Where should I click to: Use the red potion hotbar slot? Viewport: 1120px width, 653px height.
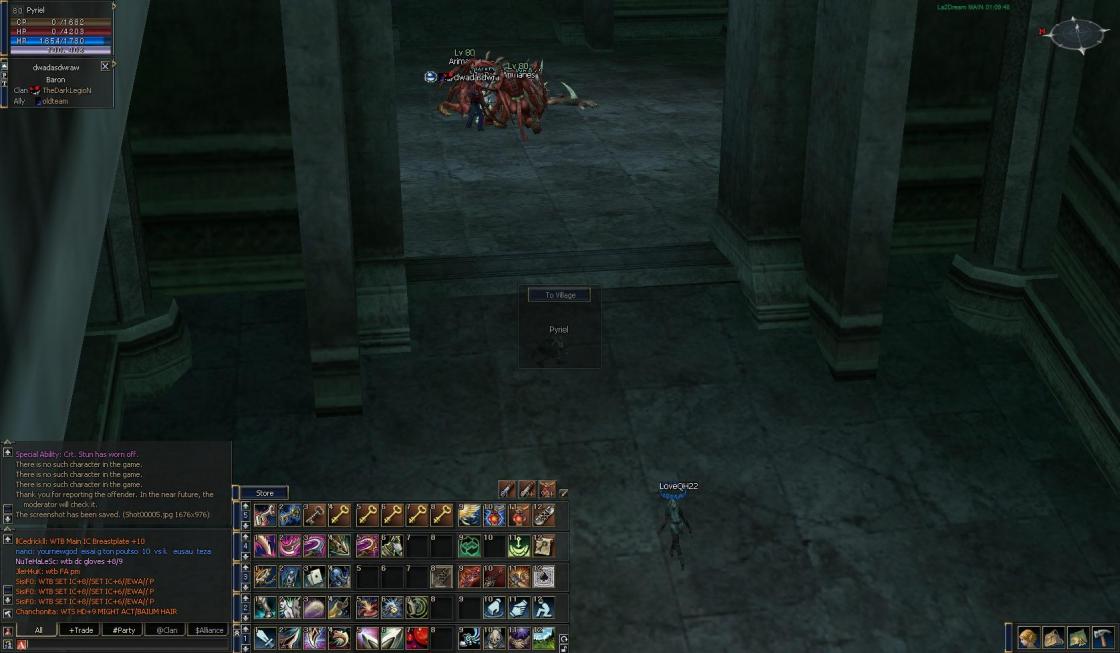click(417, 637)
